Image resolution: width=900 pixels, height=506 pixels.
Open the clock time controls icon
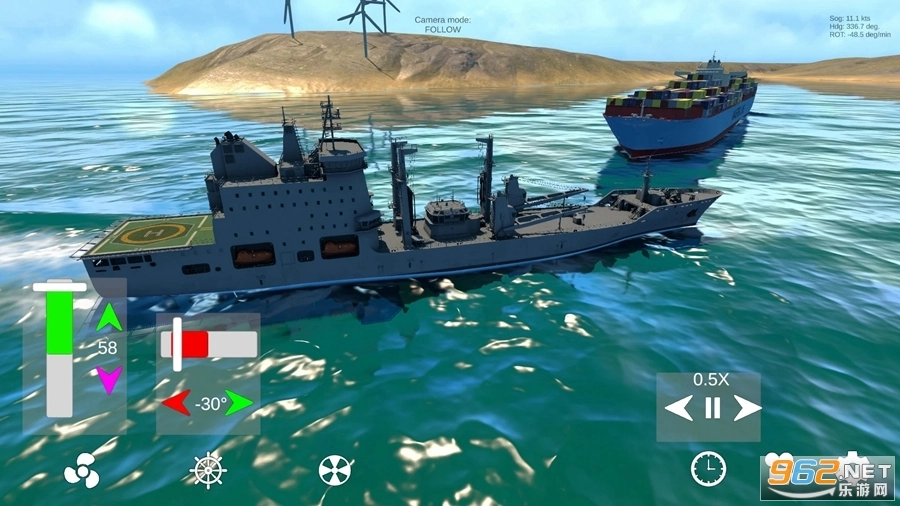coord(708,468)
